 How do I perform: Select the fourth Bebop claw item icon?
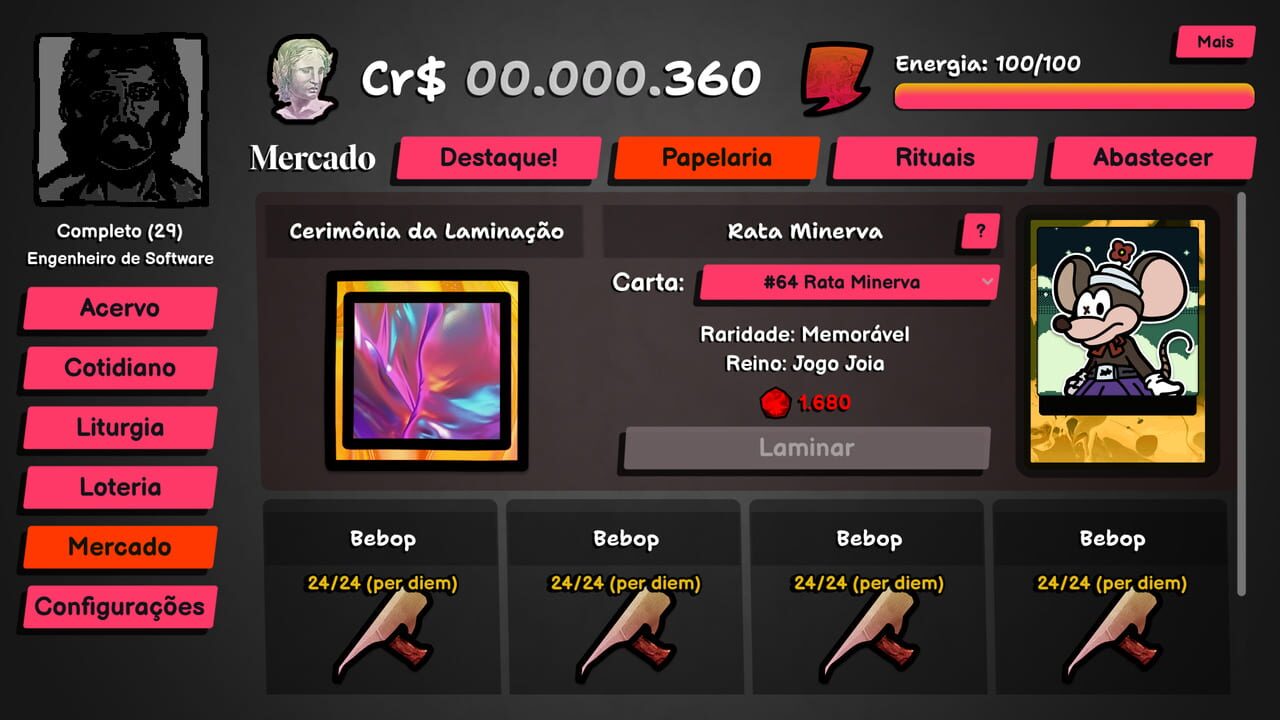[x=1110, y=640]
